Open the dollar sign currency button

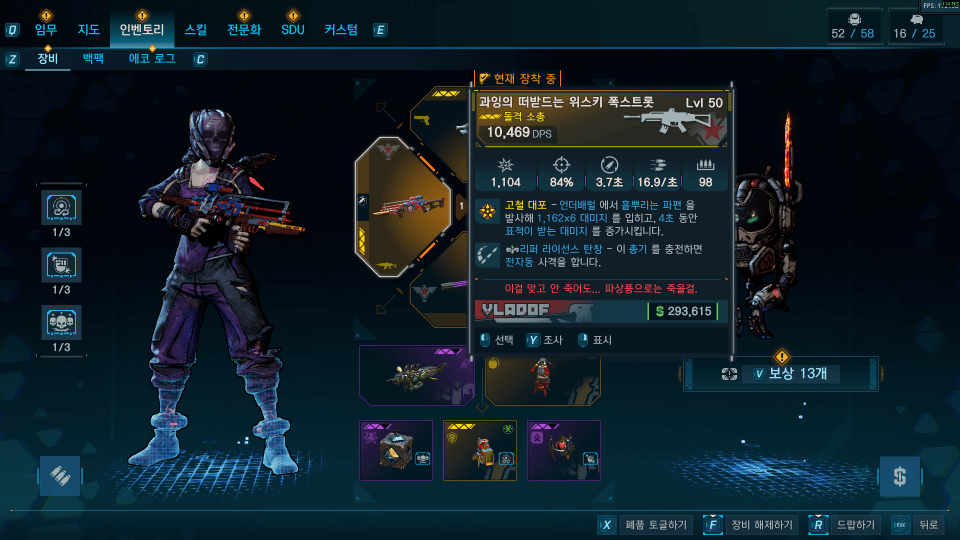[899, 476]
